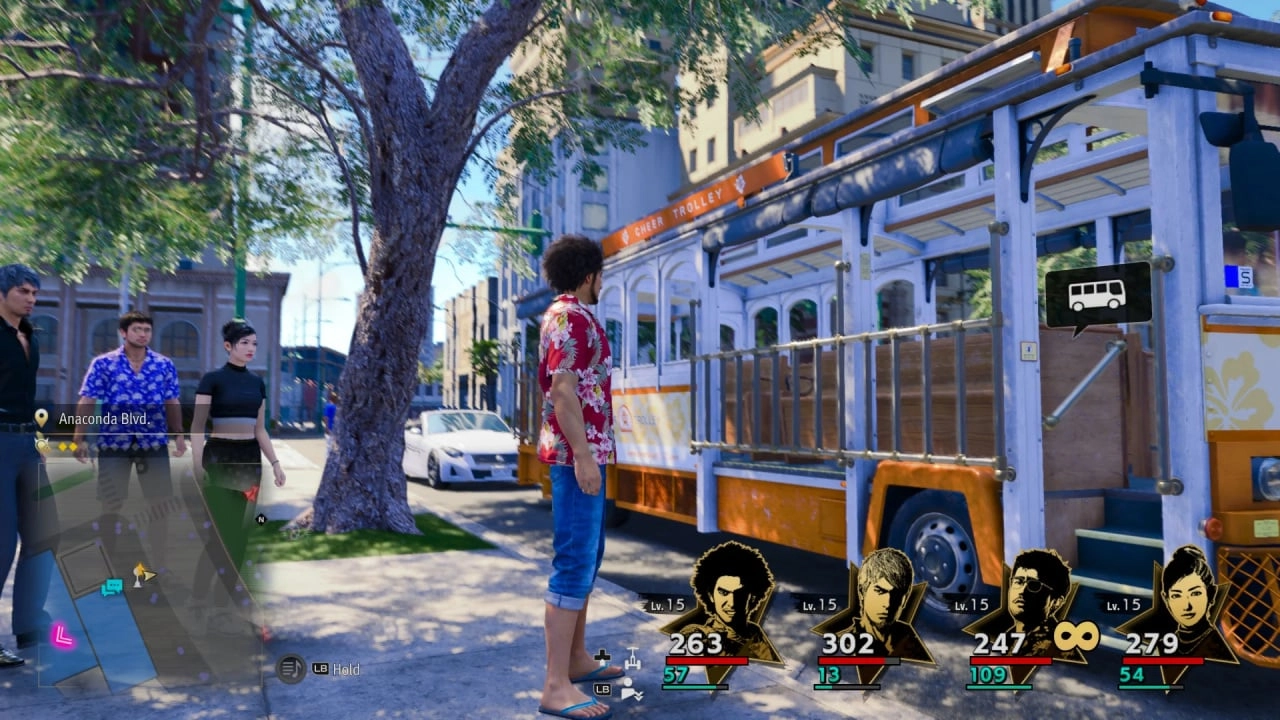This screenshot has height=720, width=1280.
Task: Click the pink chevron marker on minimap
Action: 63,635
